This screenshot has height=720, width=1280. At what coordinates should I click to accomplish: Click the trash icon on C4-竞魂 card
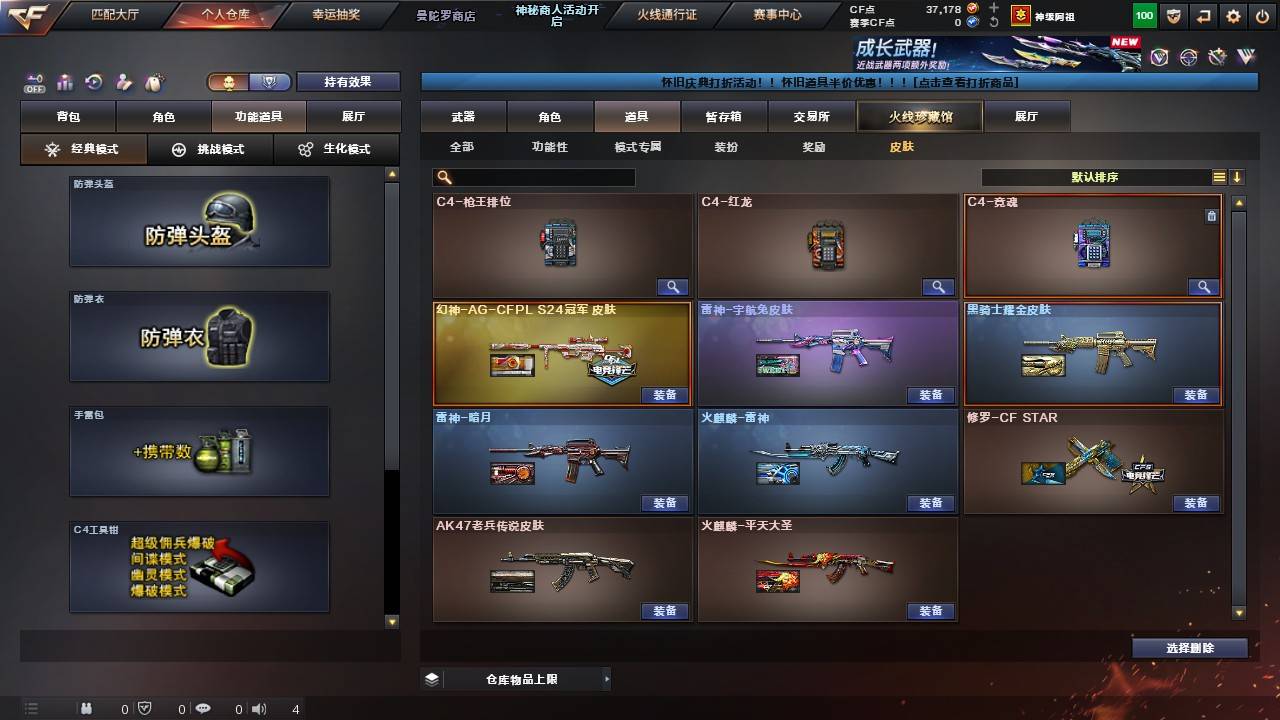pos(1211,215)
